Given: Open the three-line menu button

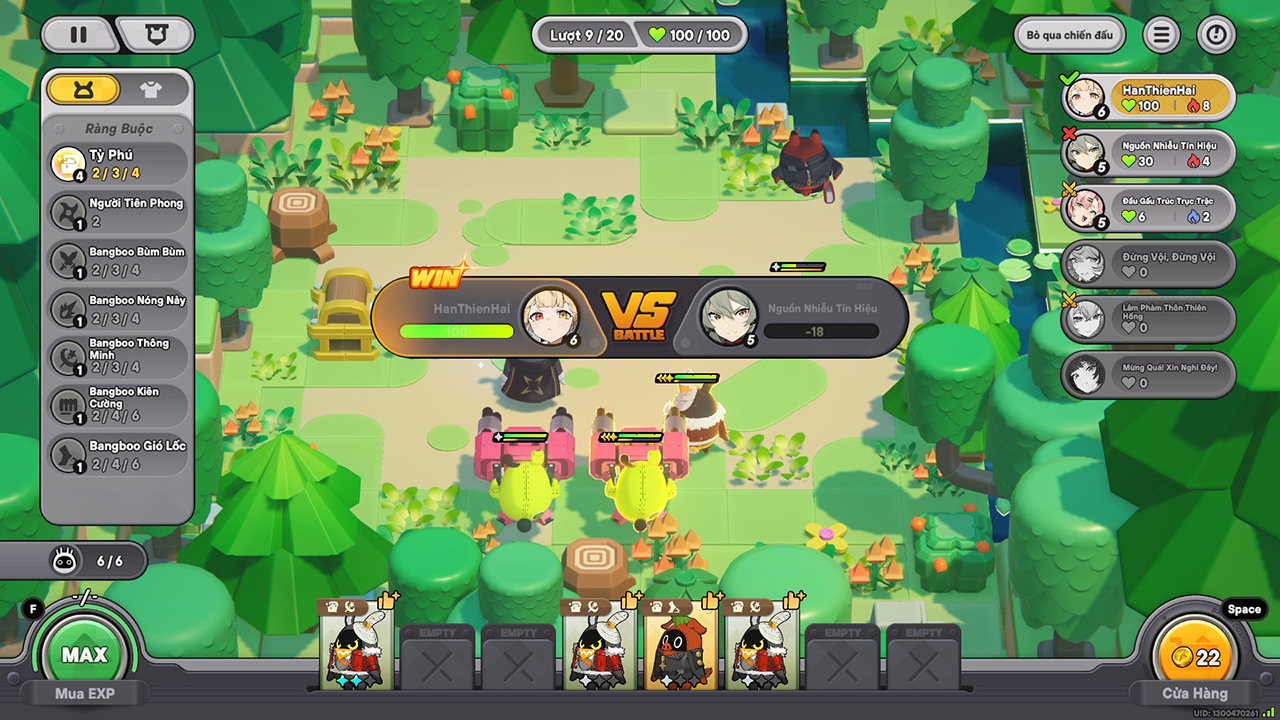Looking at the screenshot, I should (x=1161, y=36).
